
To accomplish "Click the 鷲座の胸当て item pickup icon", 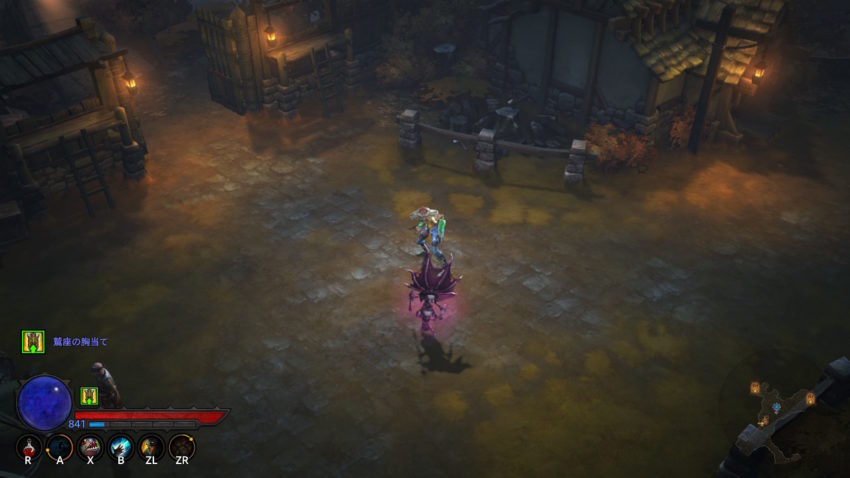I will (x=33, y=342).
